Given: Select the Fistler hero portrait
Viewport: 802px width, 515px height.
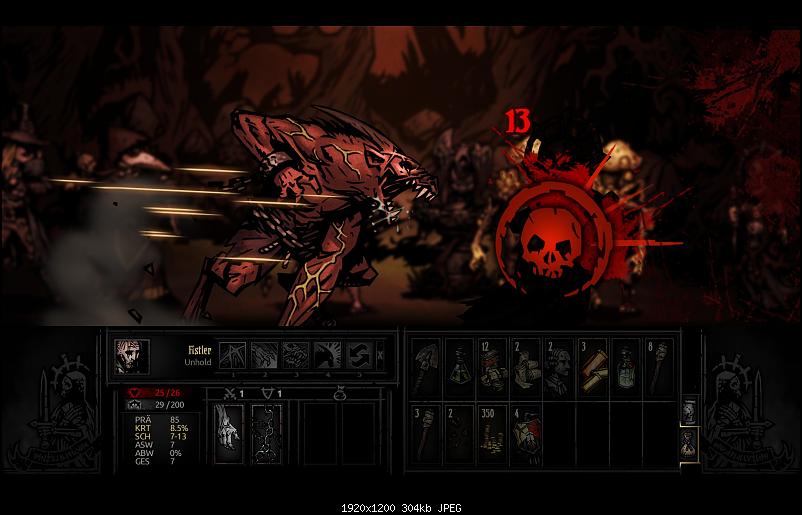Looking at the screenshot, I should 131,356.
